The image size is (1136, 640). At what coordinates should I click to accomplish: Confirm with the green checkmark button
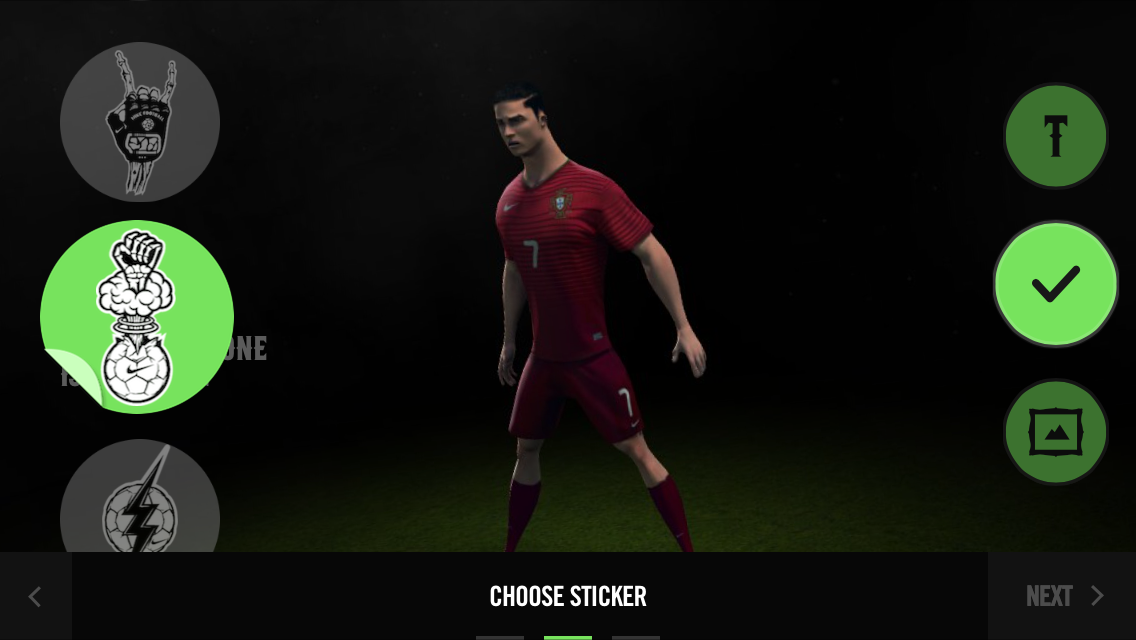click(x=1055, y=284)
